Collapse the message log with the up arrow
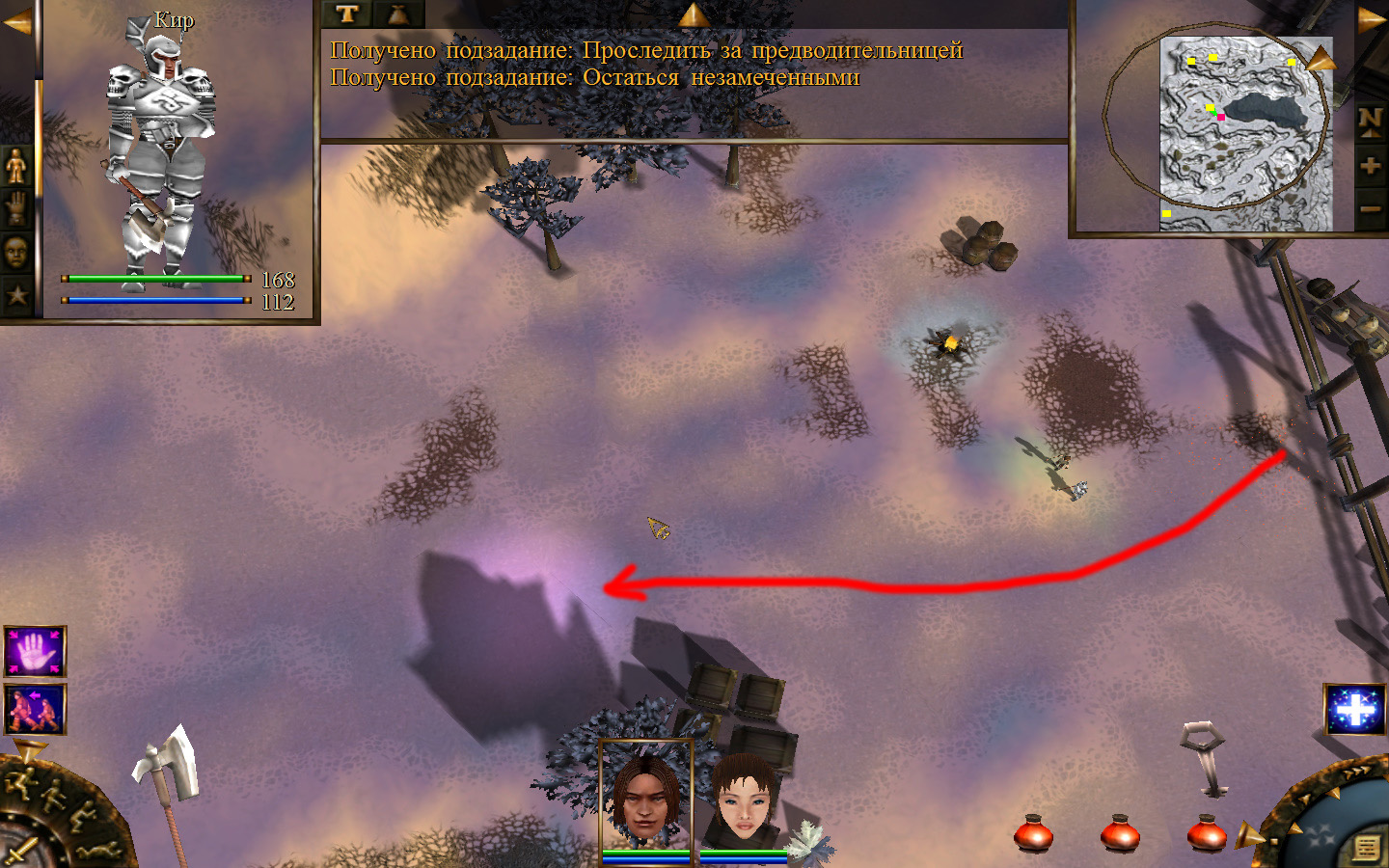This screenshot has height=868, width=1389. tap(694, 14)
